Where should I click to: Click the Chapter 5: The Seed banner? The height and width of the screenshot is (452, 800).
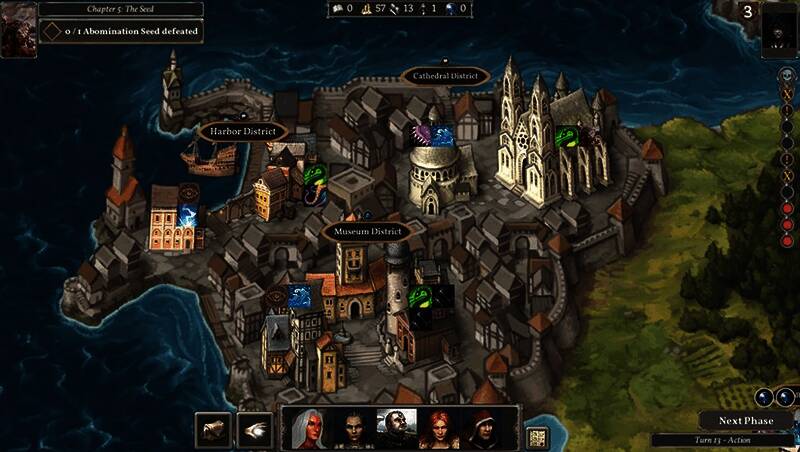coord(120,9)
